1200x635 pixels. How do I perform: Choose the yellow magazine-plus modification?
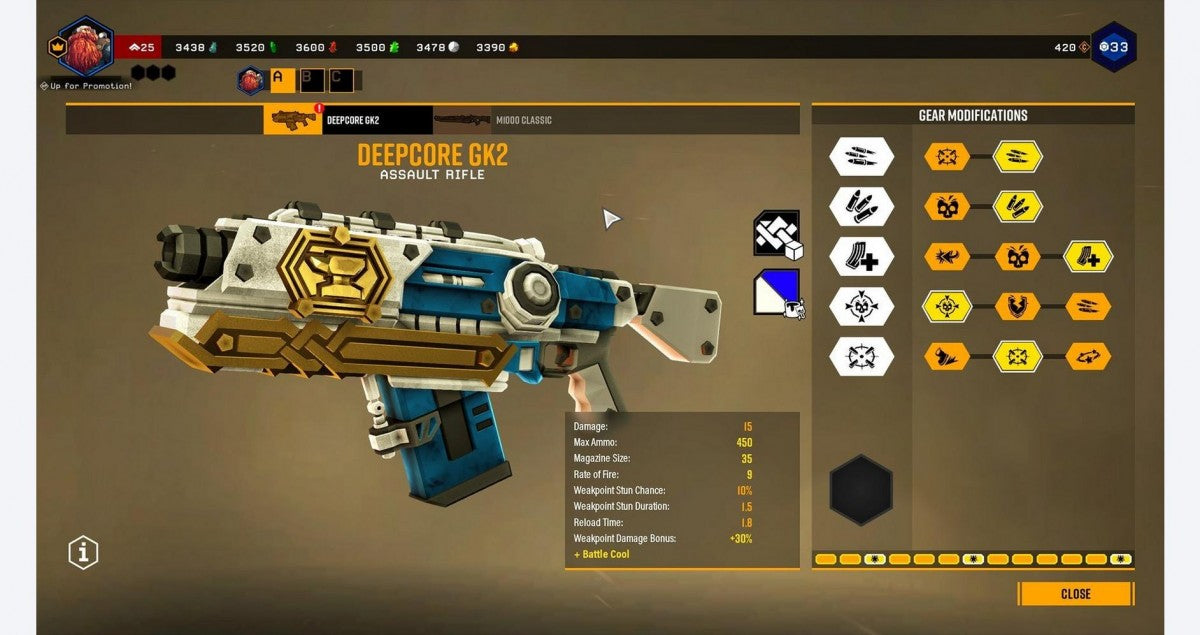pyautogui.click(x=1088, y=256)
